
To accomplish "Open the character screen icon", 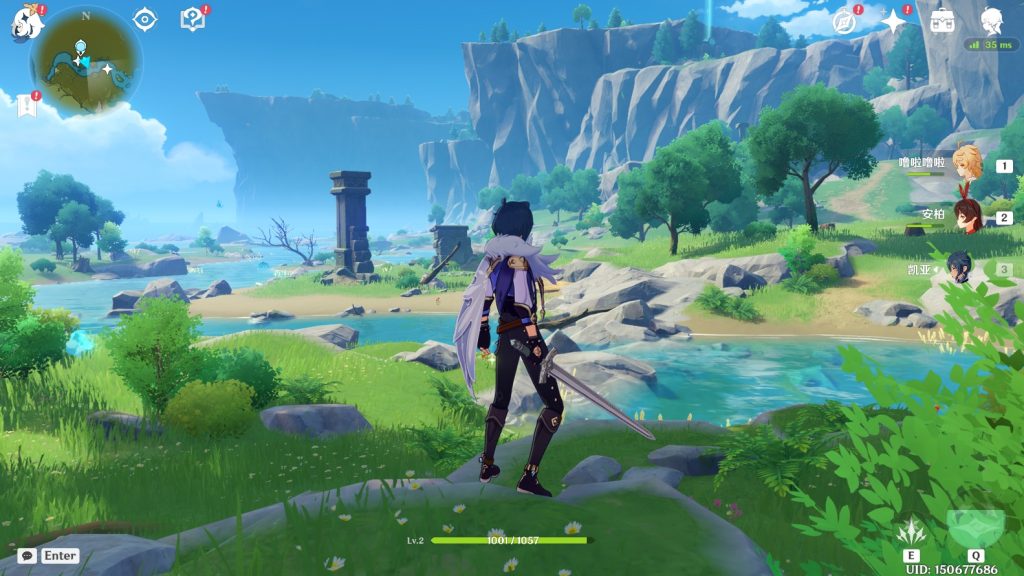I will (991, 21).
